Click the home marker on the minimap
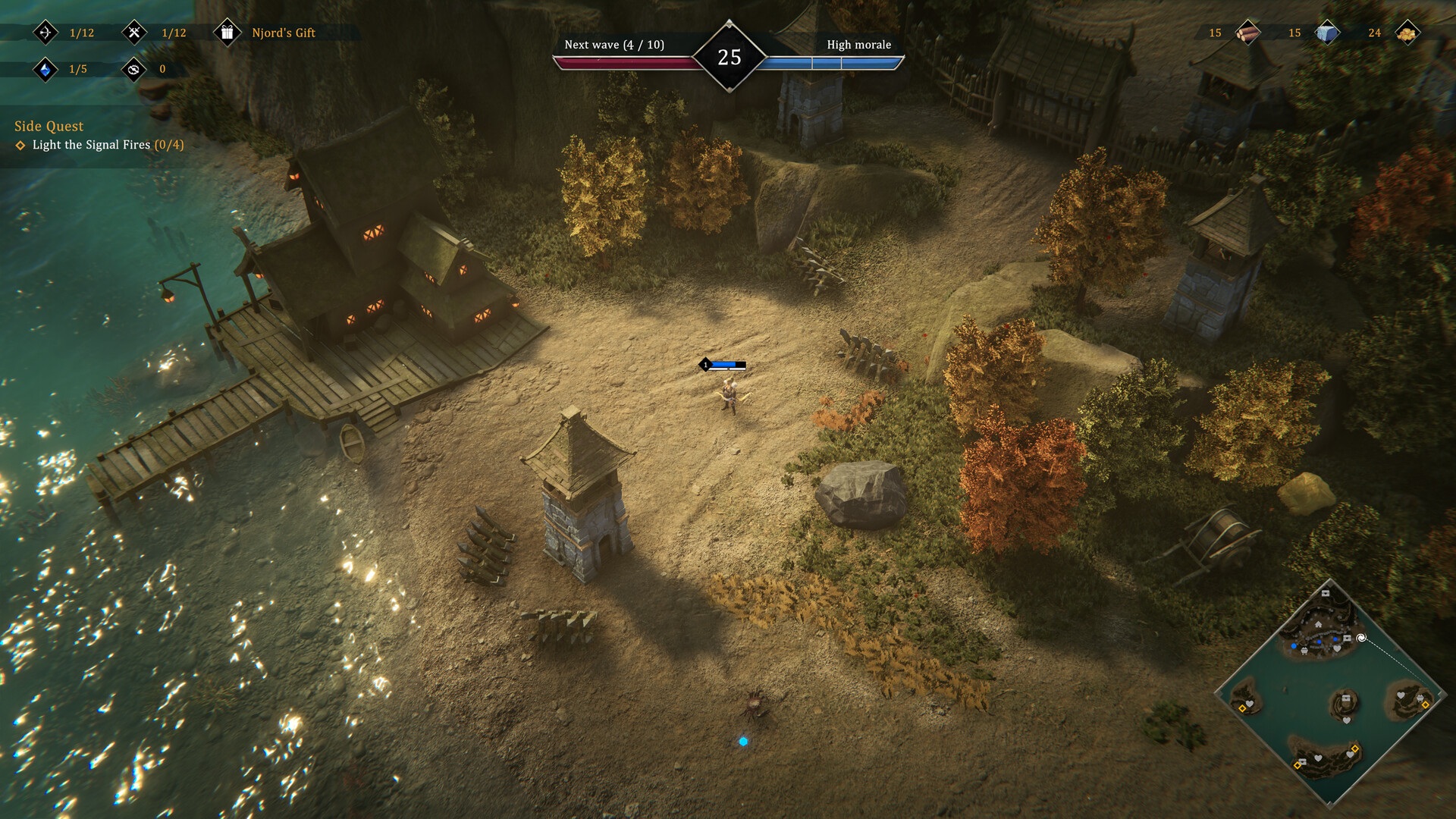1456x819 pixels. [1318, 625]
